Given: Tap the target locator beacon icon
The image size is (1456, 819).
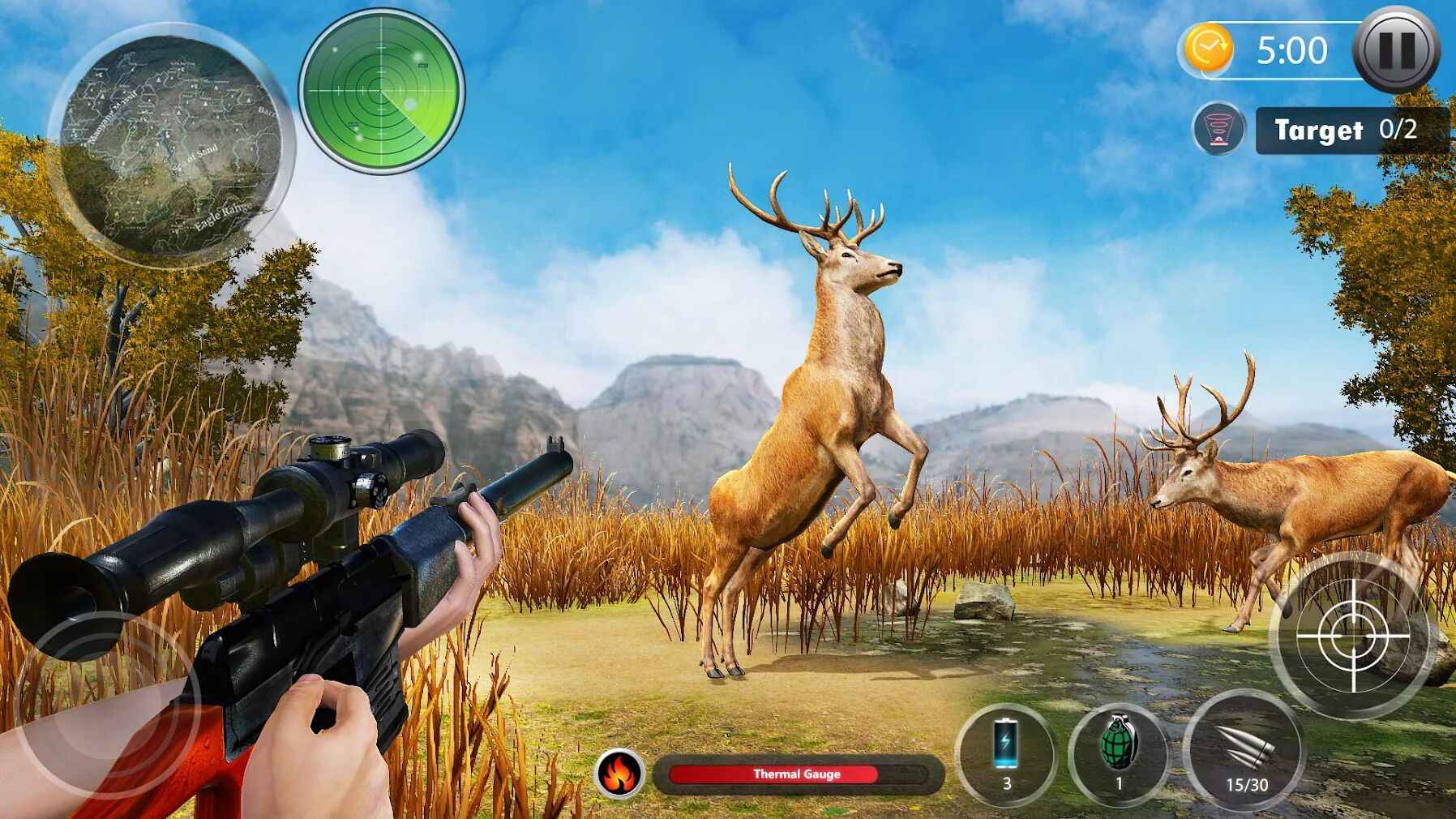Looking at the screenshot, I should pos(1218,129).
